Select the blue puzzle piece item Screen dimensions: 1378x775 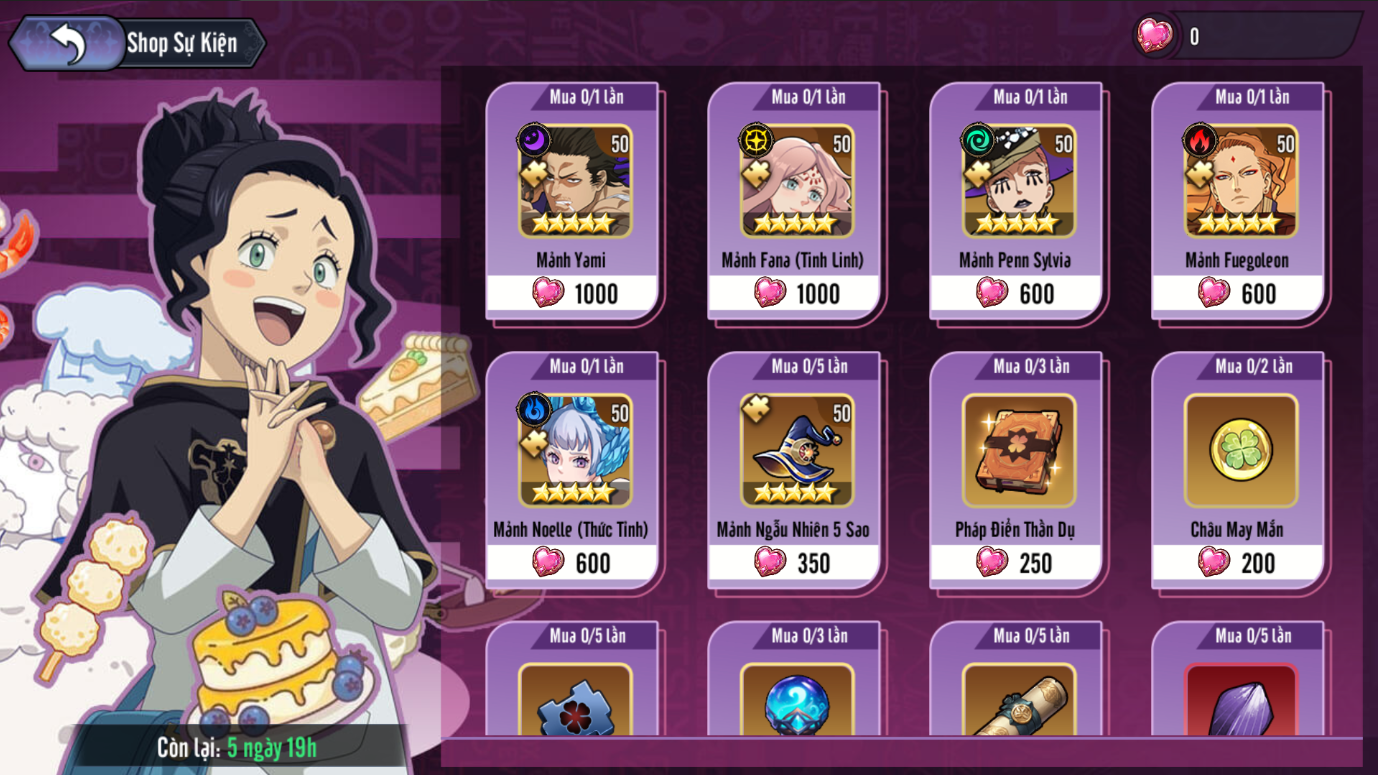(x=574, y=700)
